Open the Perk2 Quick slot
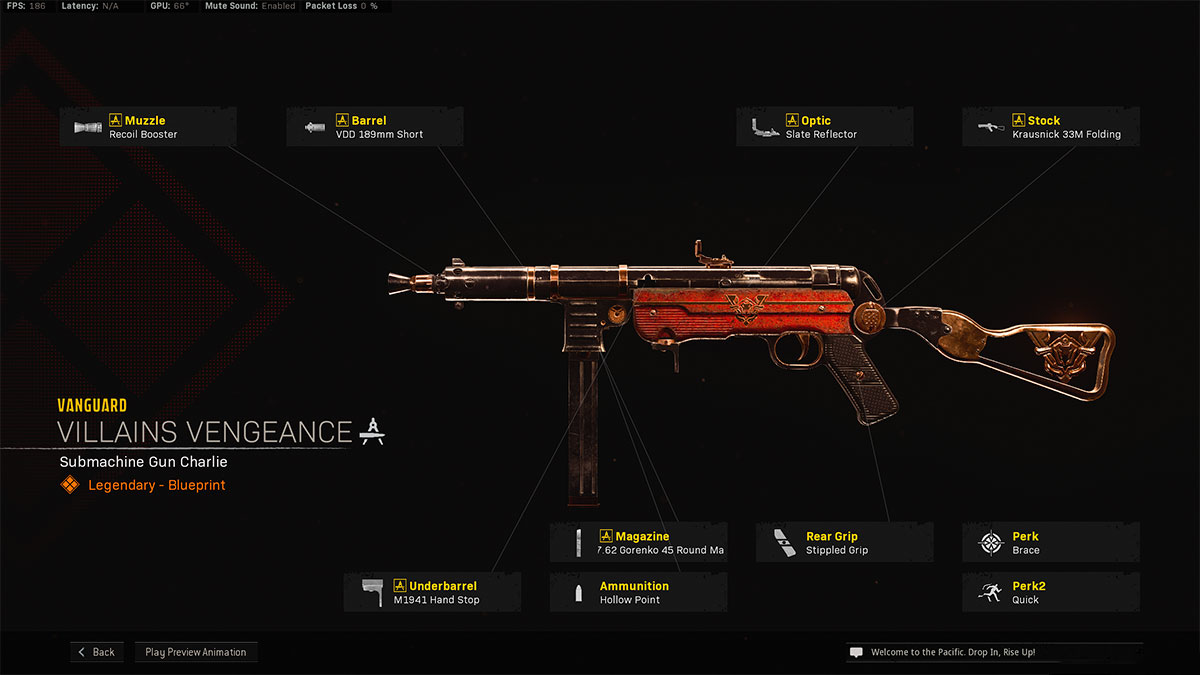Screen dimensions: 1200x675 (x=1051, y=592)
